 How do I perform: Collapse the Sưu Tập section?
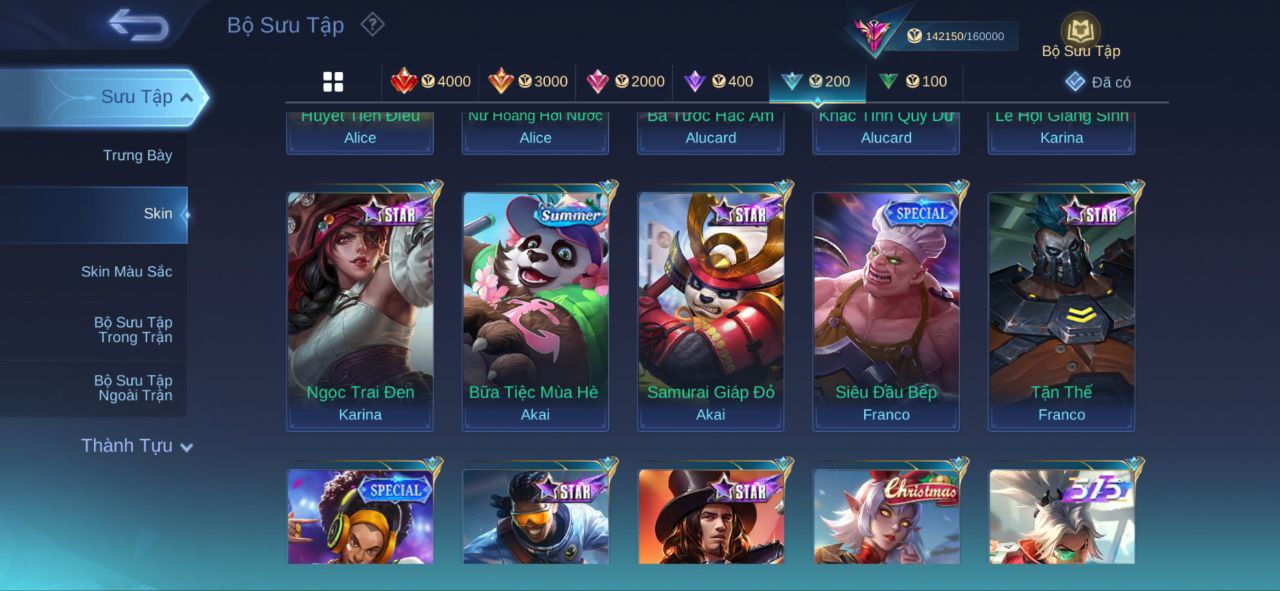pyautogui.click(x=186, y=97)
